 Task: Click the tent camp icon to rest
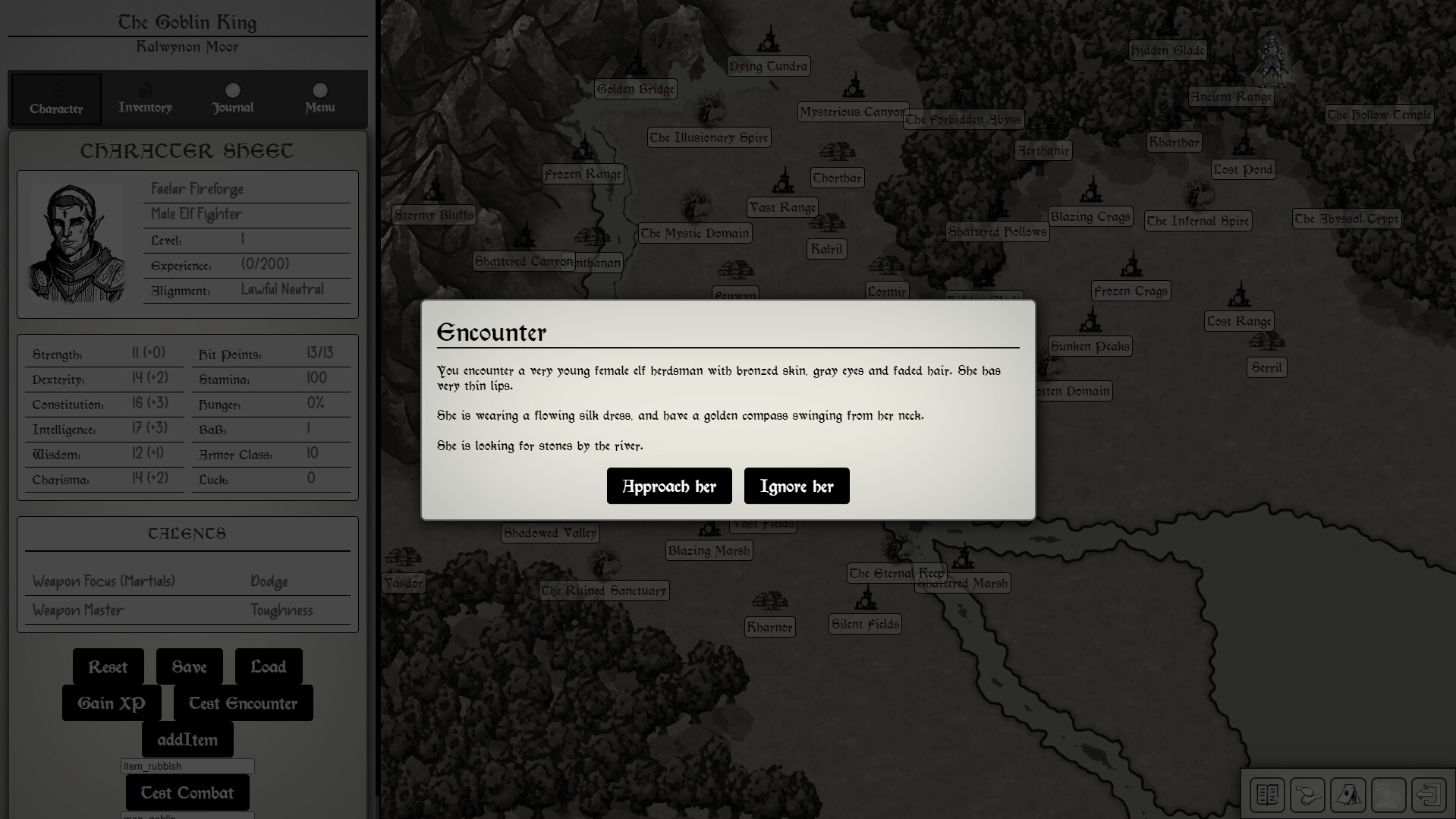coord(1348,795)
